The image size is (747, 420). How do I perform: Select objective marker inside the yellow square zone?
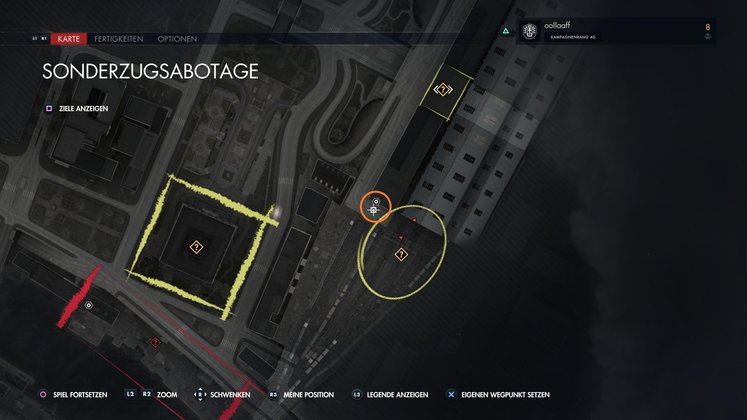[x=196, y=245]
